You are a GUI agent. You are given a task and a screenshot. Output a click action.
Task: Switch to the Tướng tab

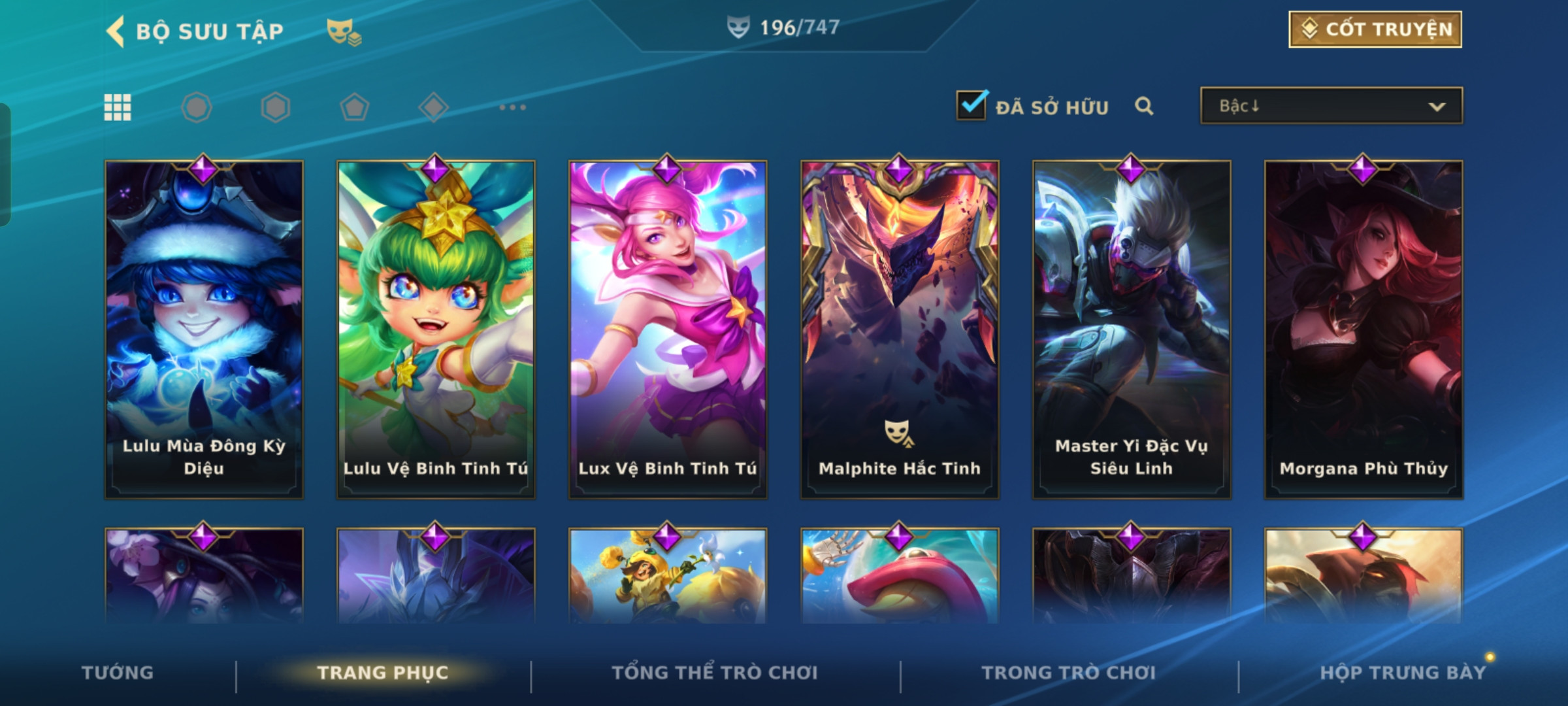coord(118,673)
